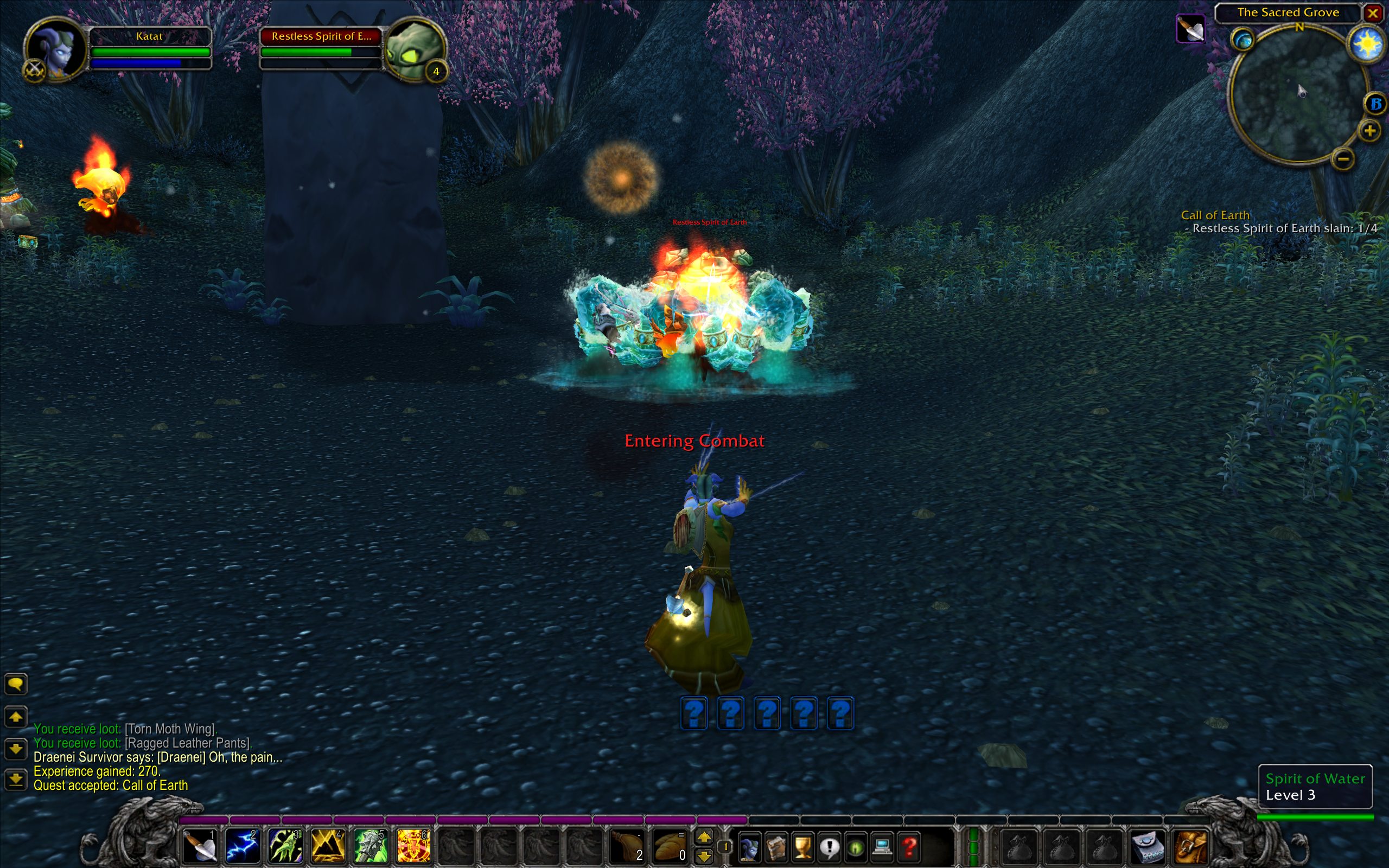Image resolution: width=1389 pixels, height=868 pixels.
Task: Open the brown leather backpack
Action: 1192,847
